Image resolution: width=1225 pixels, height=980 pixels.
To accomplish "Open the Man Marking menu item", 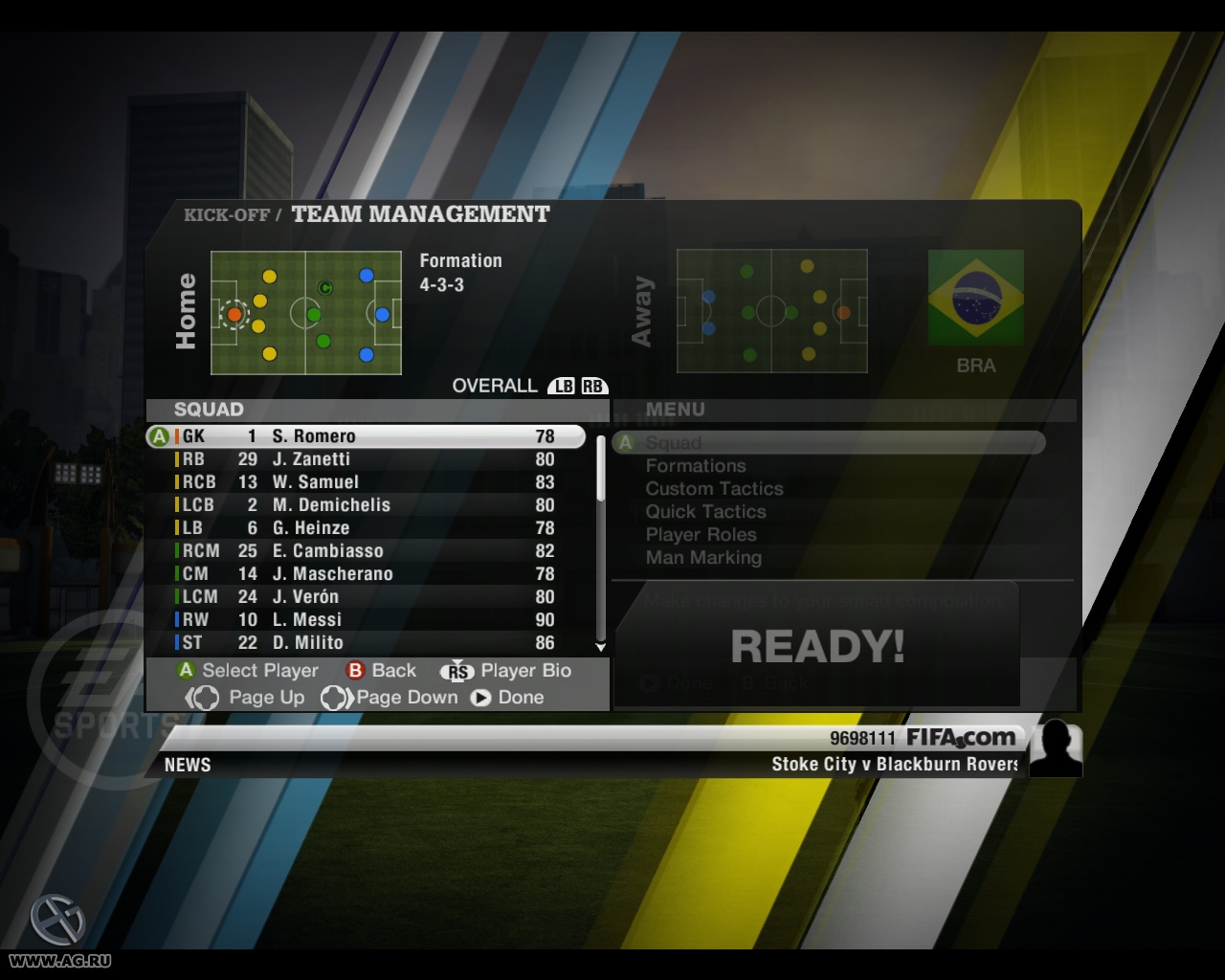I will point(703,558).
